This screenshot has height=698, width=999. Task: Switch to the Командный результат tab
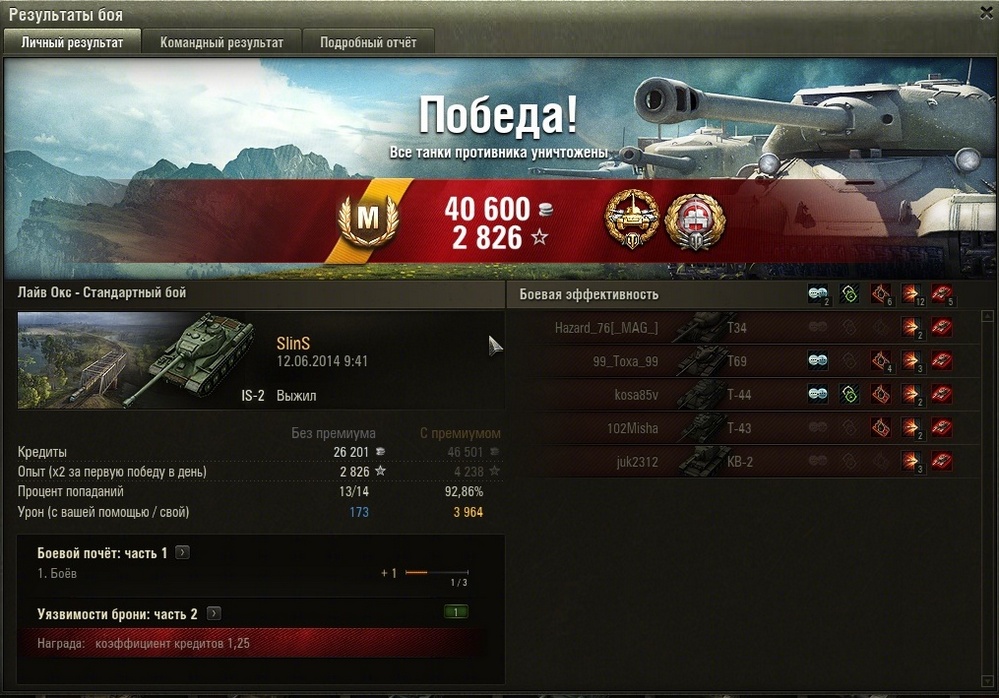tap(222, 42)
